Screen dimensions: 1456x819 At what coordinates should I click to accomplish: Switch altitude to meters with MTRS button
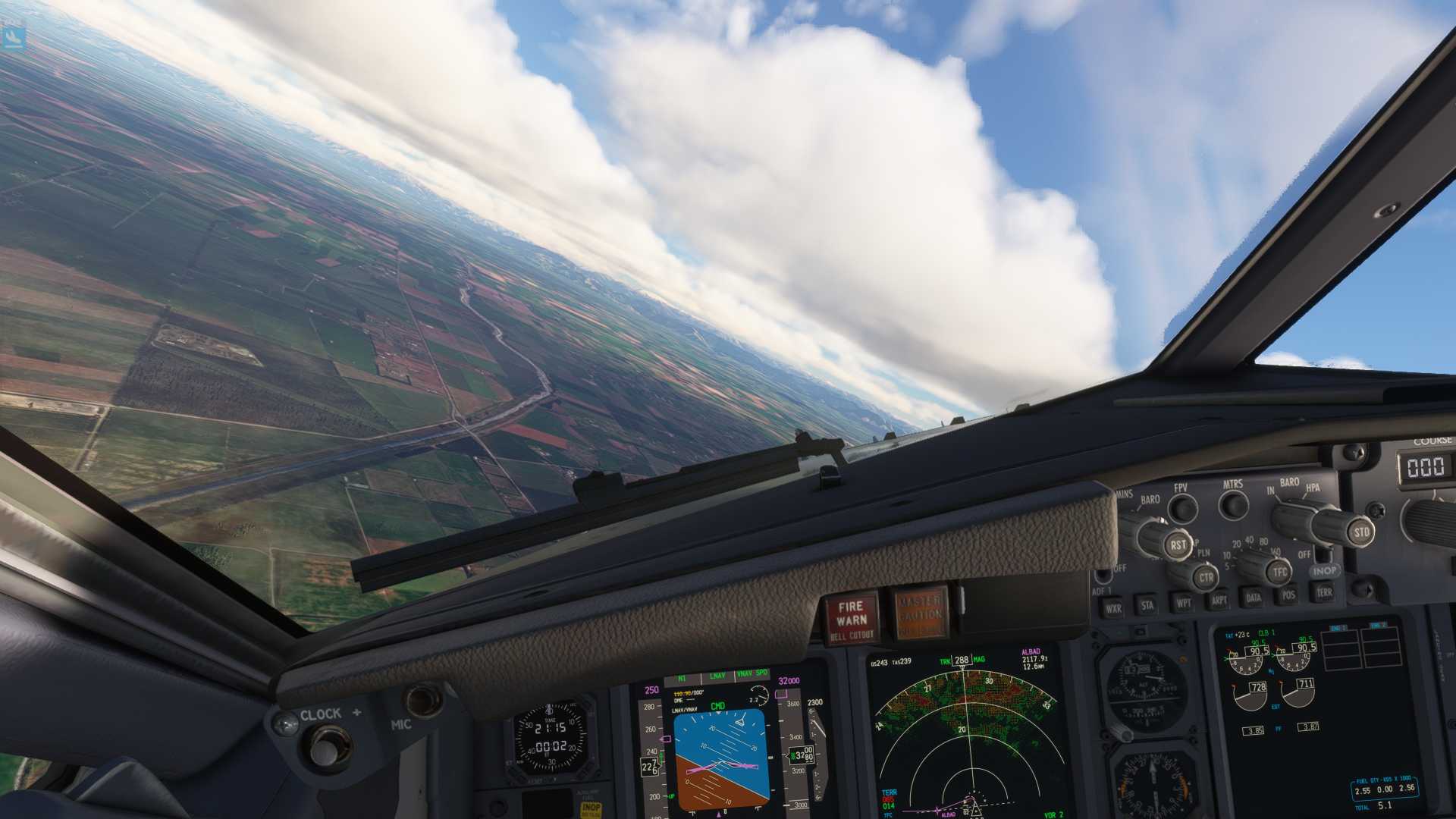point(1234,504)
